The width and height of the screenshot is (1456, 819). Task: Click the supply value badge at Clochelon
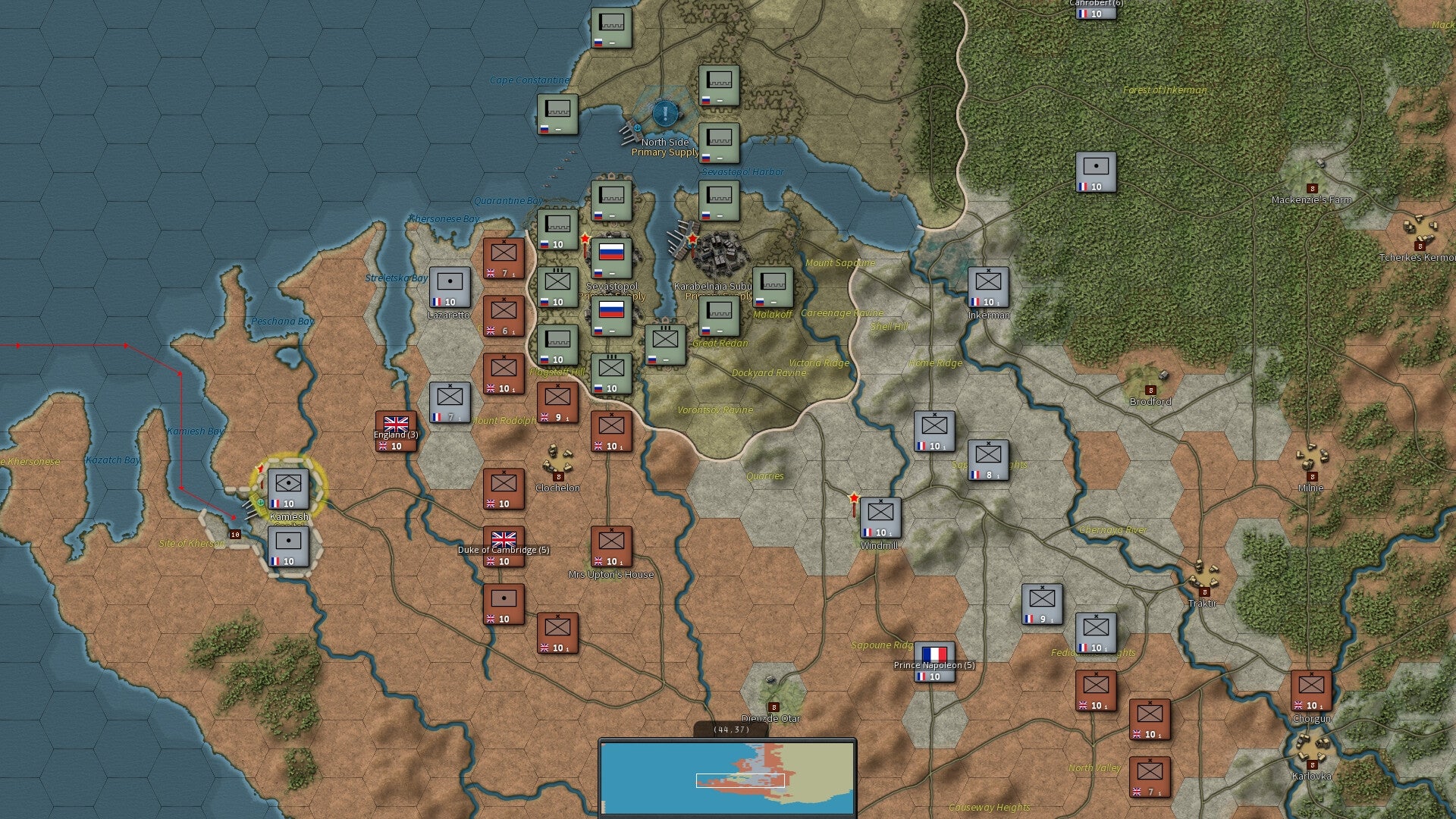click(558, 476)
